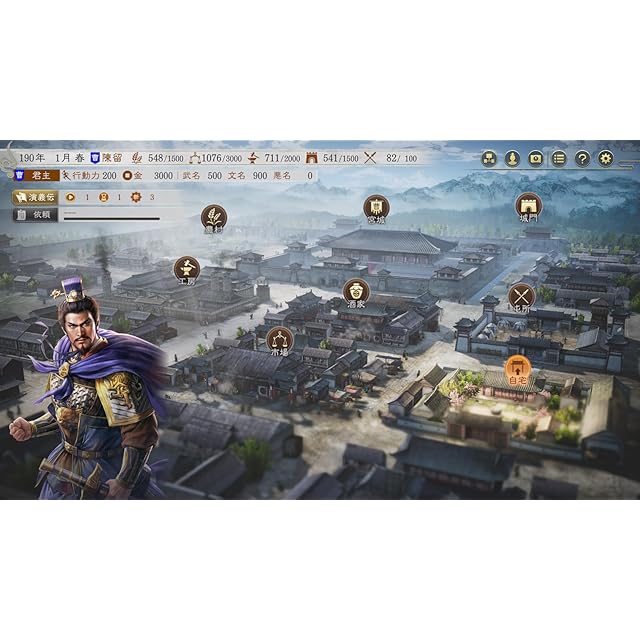Open the organization chart icon

tap(489, 158)
